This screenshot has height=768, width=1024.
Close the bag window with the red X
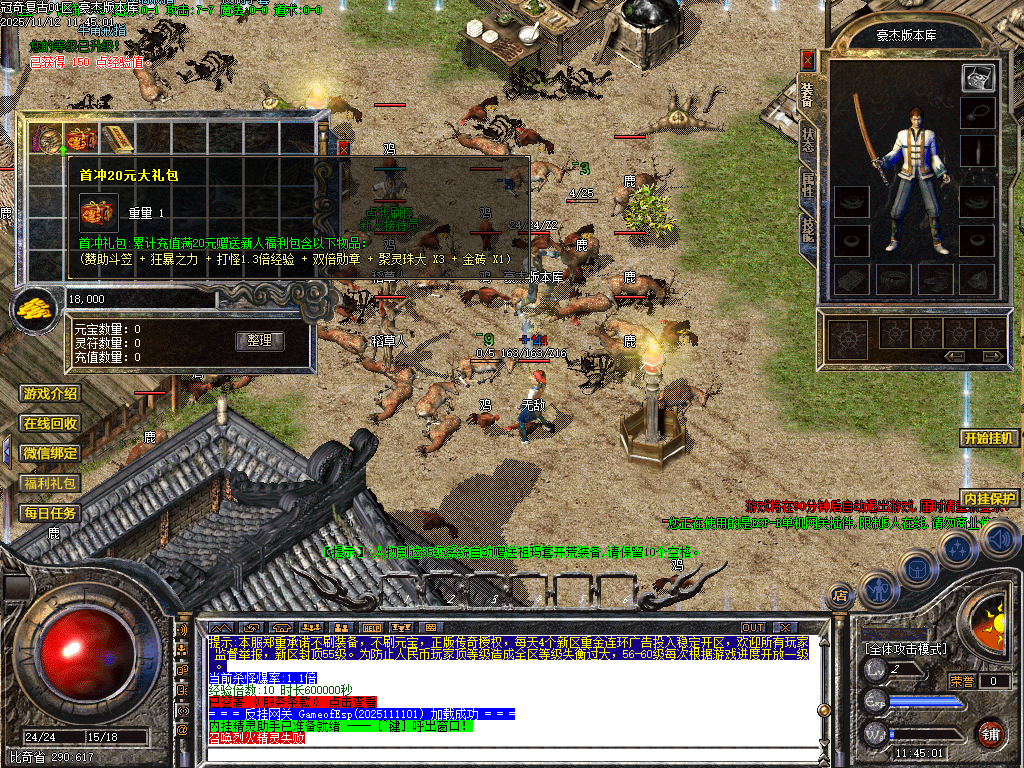(345, 148)
